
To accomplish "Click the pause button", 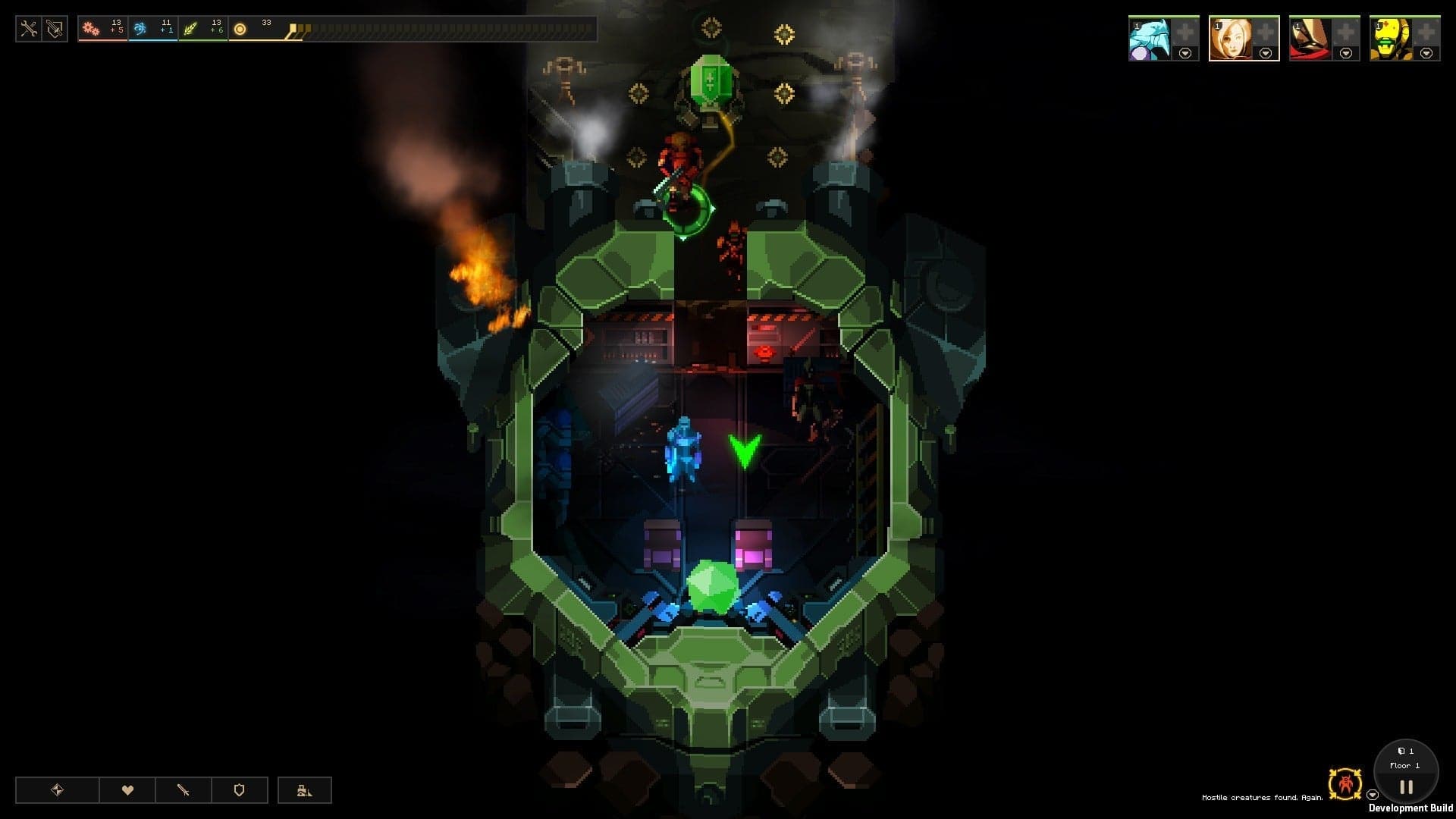I will 1405,787.
